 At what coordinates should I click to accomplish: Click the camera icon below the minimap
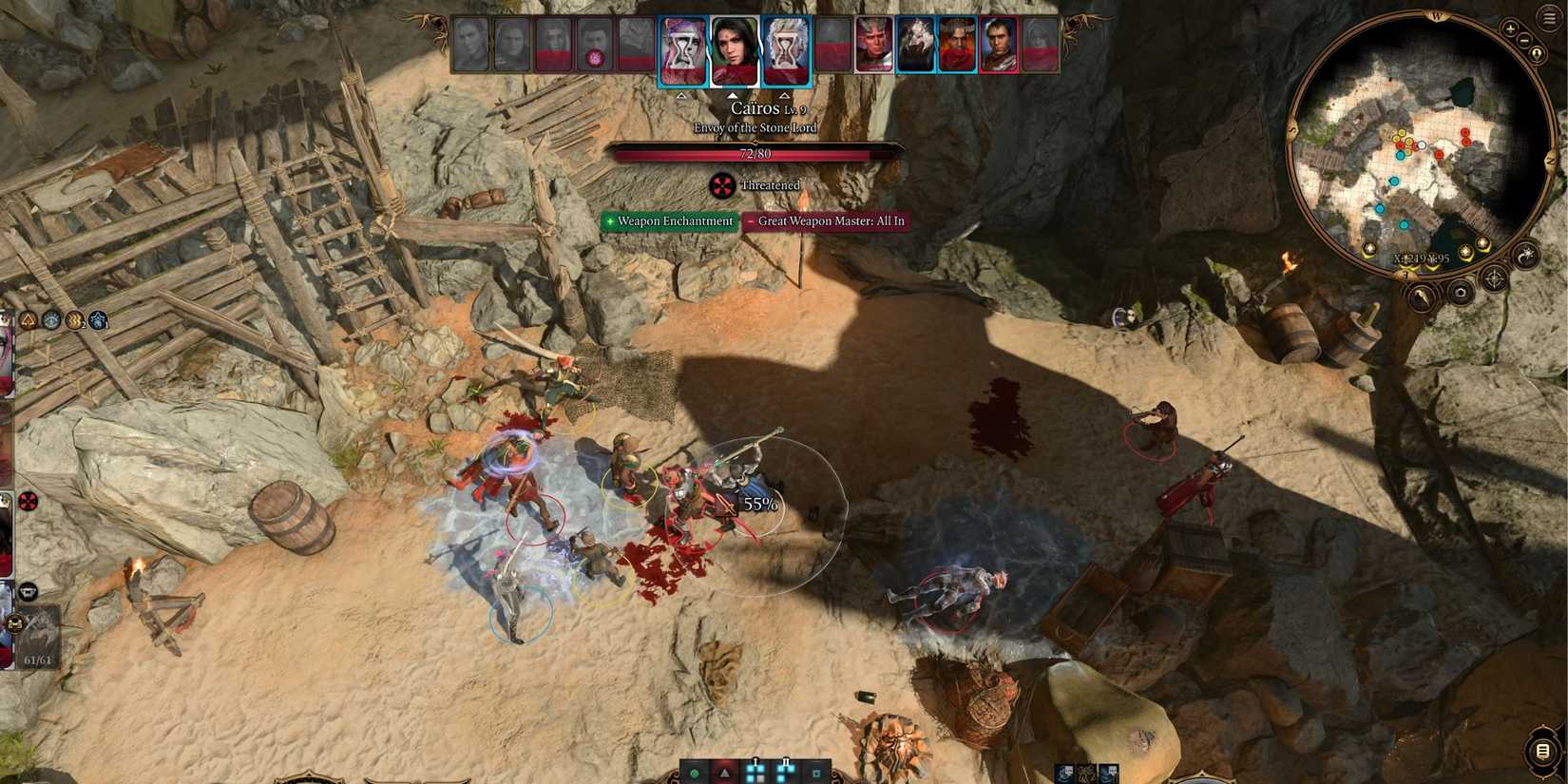(1461, 292)
